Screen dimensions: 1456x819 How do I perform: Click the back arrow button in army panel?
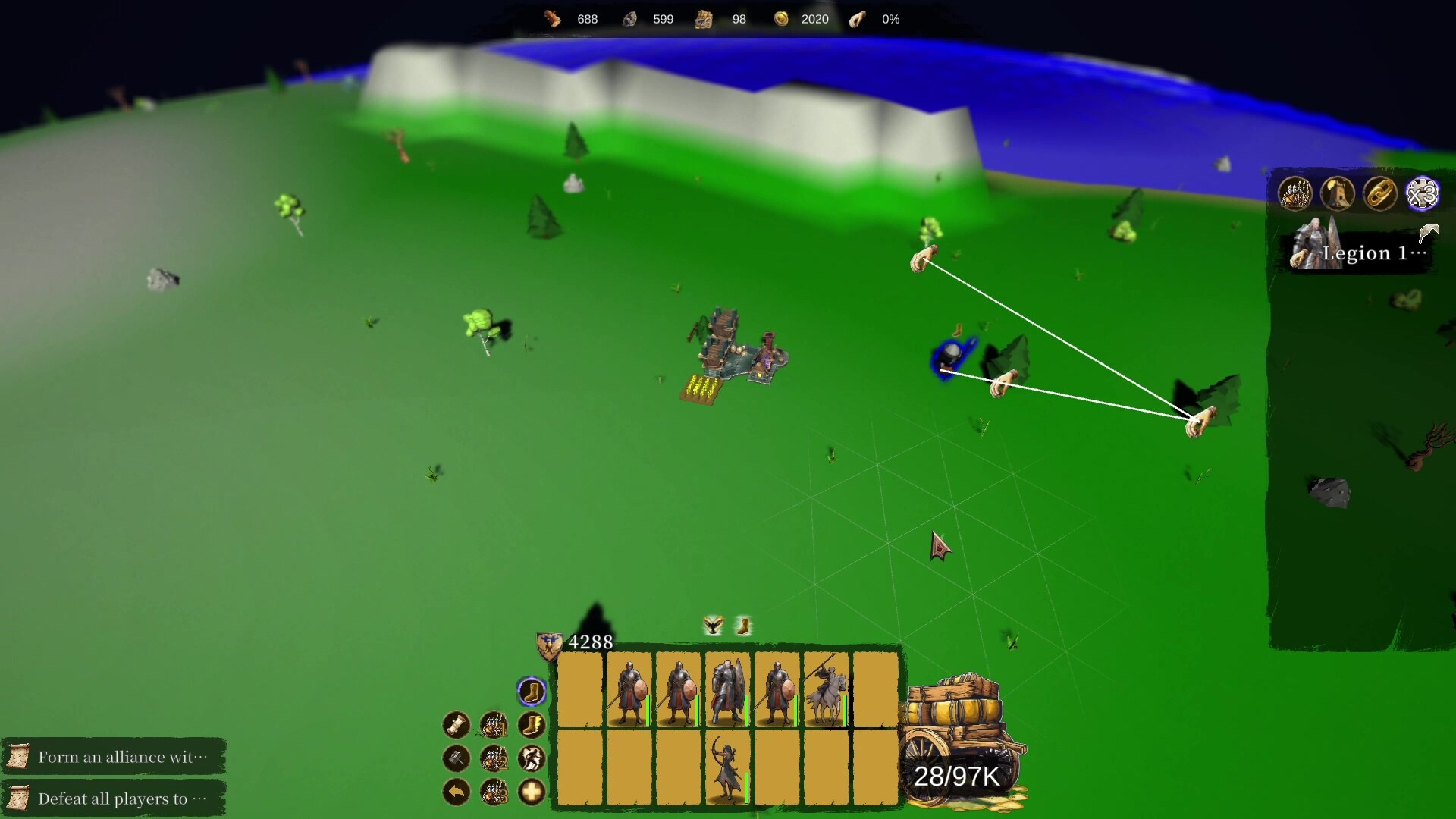point(456,792)
